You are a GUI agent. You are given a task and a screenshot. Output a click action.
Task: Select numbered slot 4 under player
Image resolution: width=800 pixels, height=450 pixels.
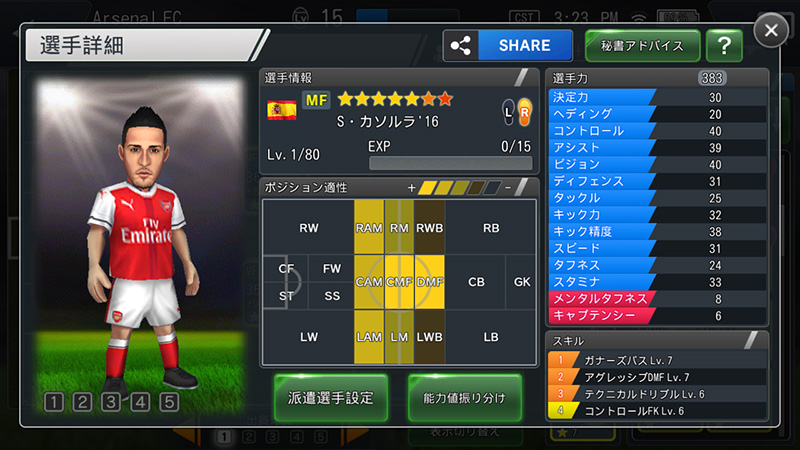[x=141, y=403]
